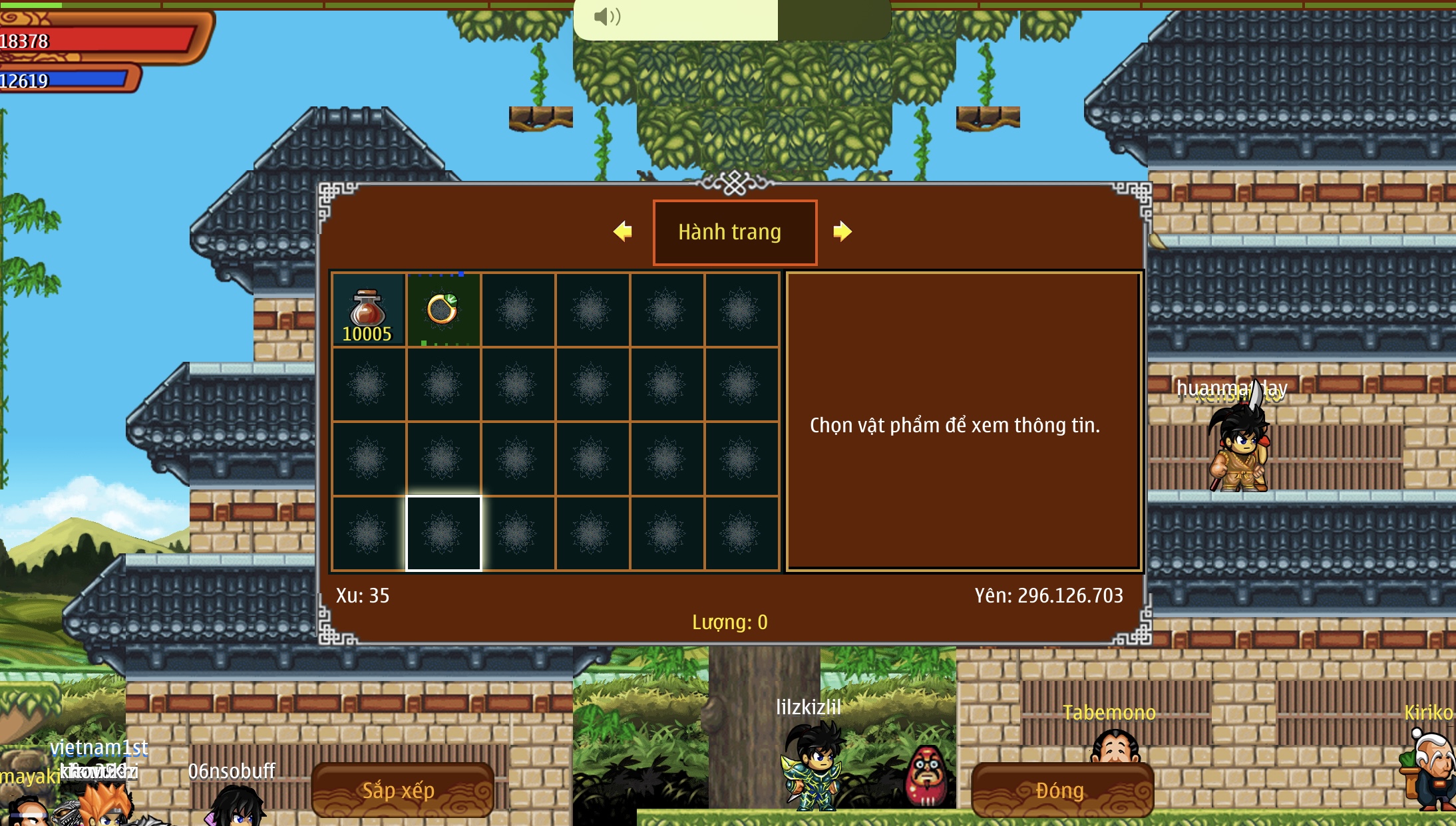Select the gold ring item slot
Viewport: 1456px width, 826px height.
(443, 310)
